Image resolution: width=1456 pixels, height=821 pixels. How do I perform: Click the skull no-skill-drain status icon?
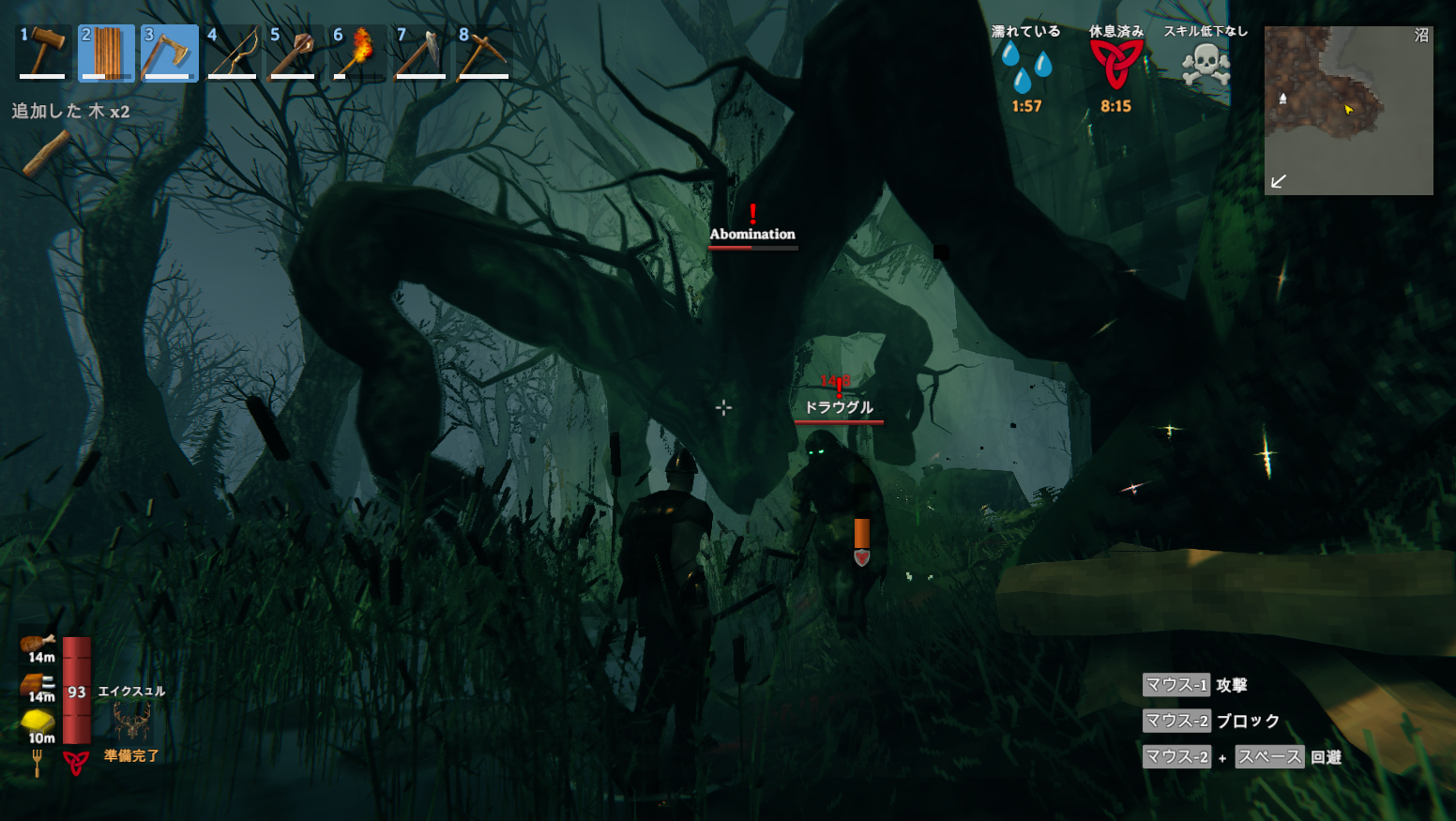coord(1206,66)
